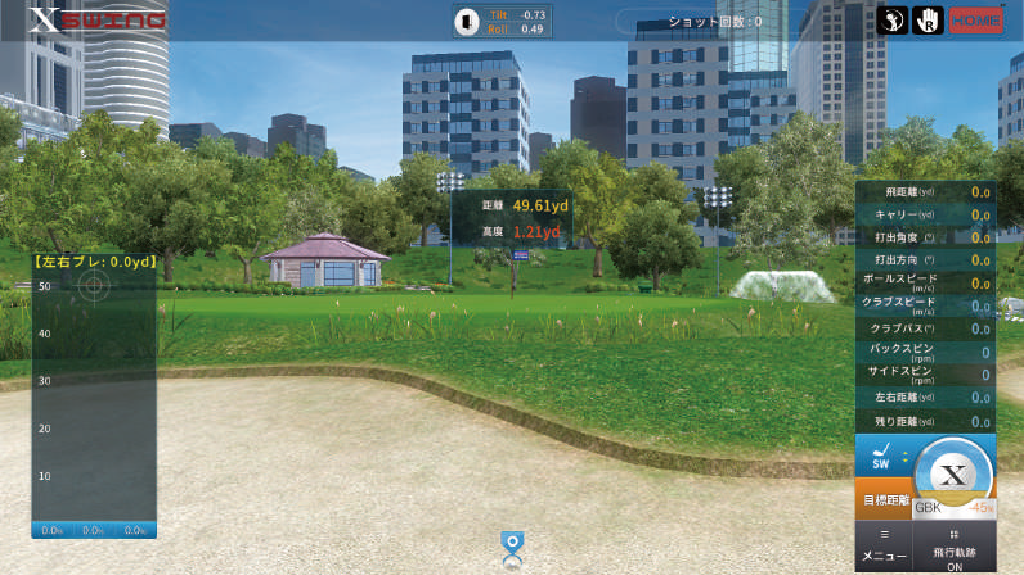Set the 目標距離 target distance

883,500
